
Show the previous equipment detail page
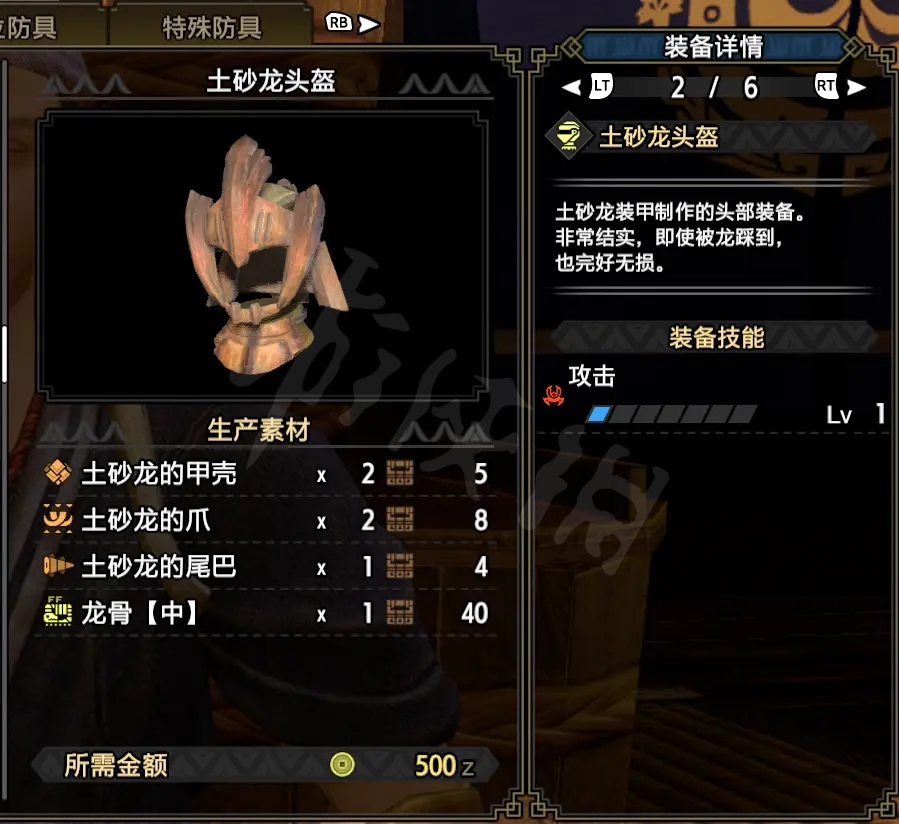(x=587, y=87)
